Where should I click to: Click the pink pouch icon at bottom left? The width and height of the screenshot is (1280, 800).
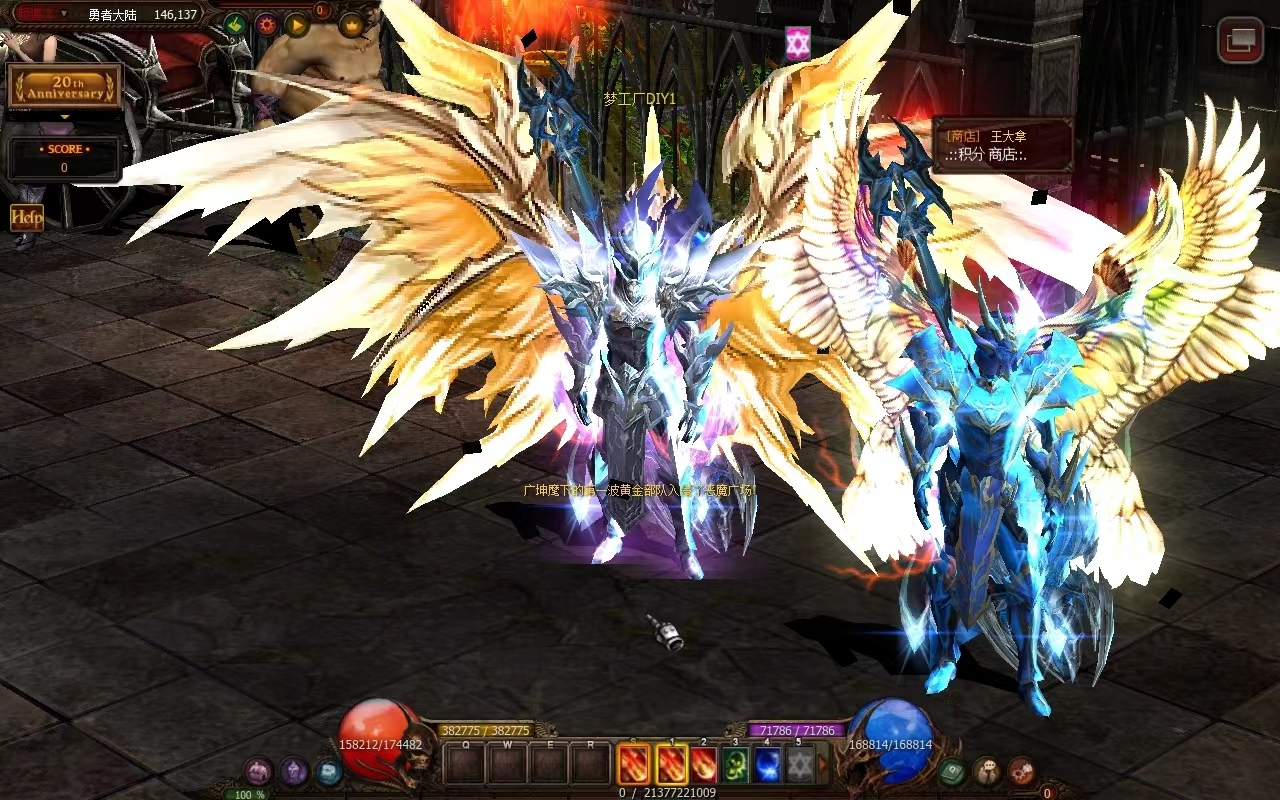click(x=258, y=771)
